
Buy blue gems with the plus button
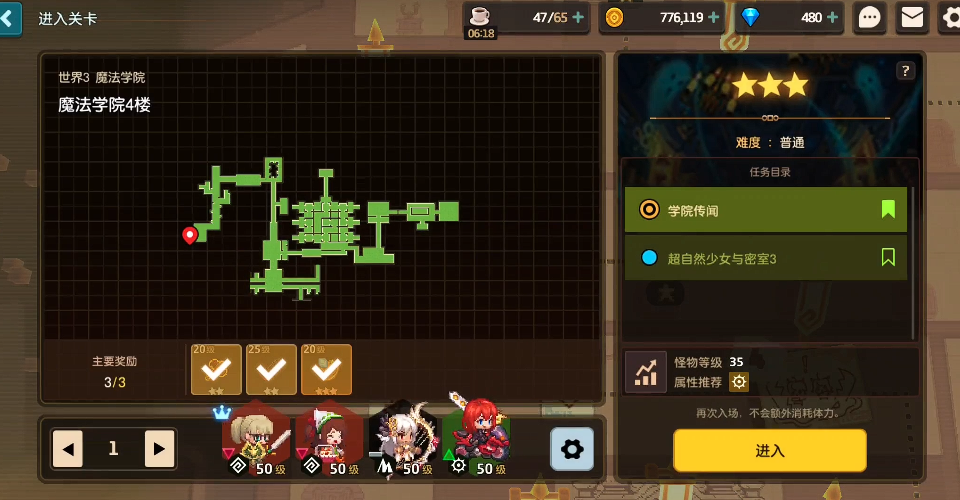point(833,17)
